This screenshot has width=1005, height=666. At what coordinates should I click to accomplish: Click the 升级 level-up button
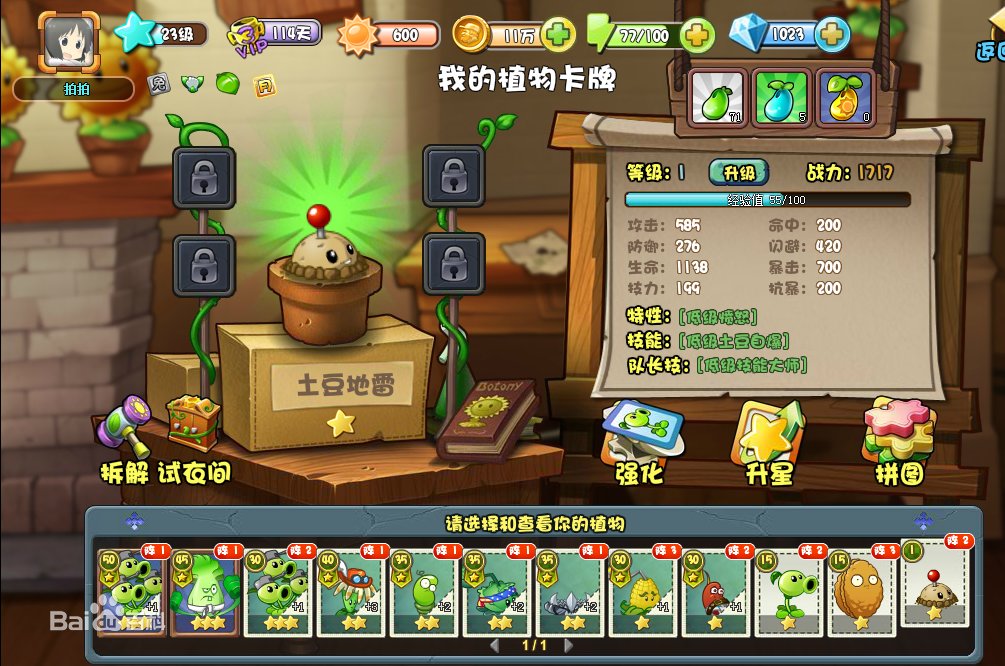point(738,172)
